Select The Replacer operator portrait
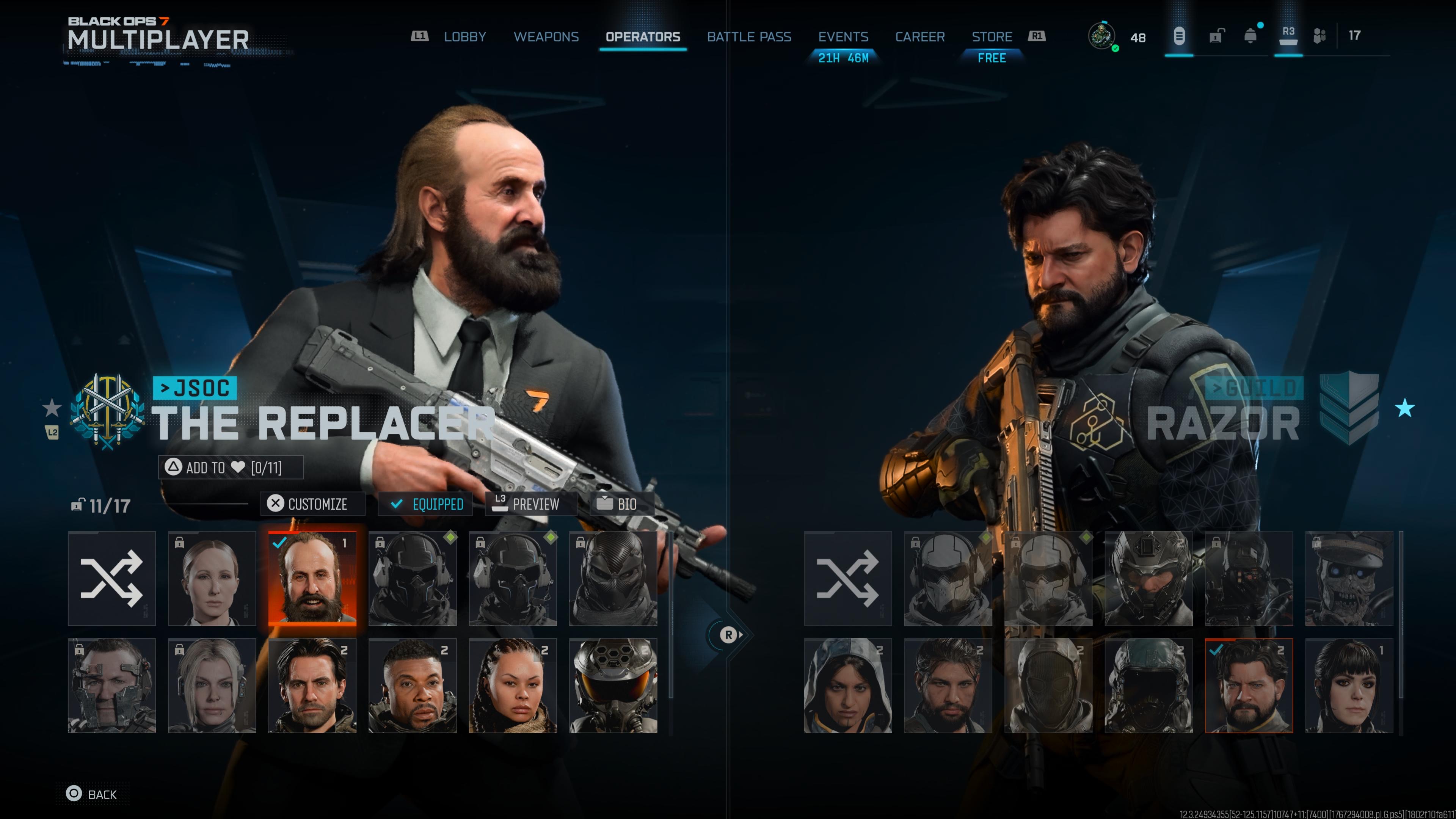Screen dimensions: 1456x819 point(312,578)
